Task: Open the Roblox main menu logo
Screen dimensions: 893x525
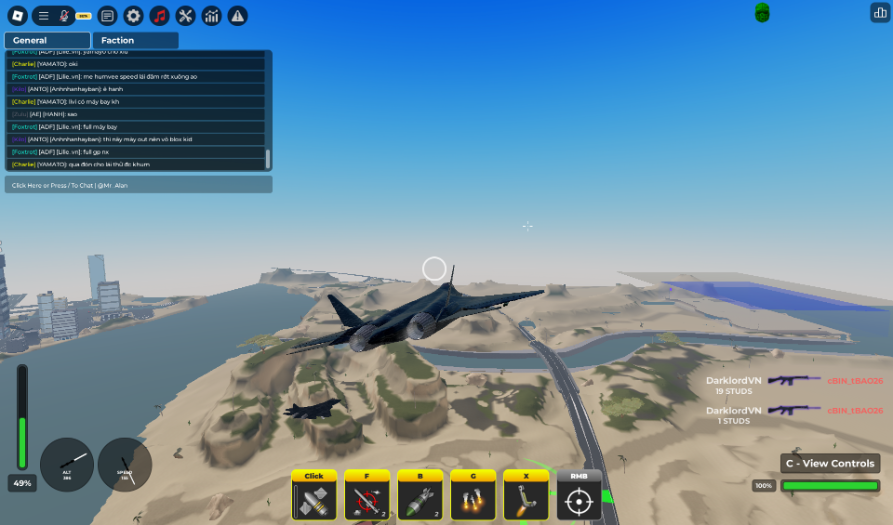Action: pos(17,15)
